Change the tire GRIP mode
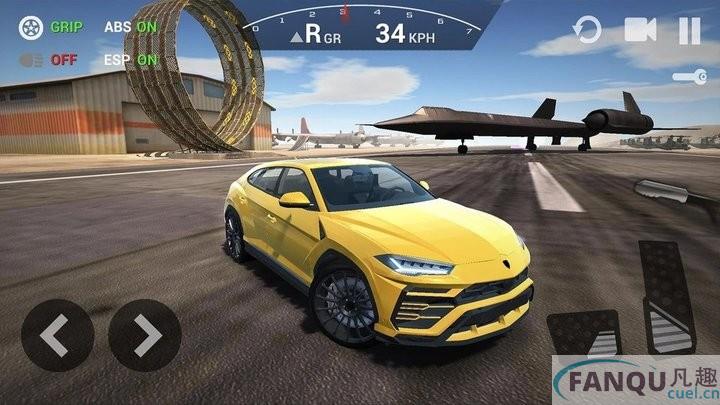This screenshot has width=720, height=405. point(48,27)
